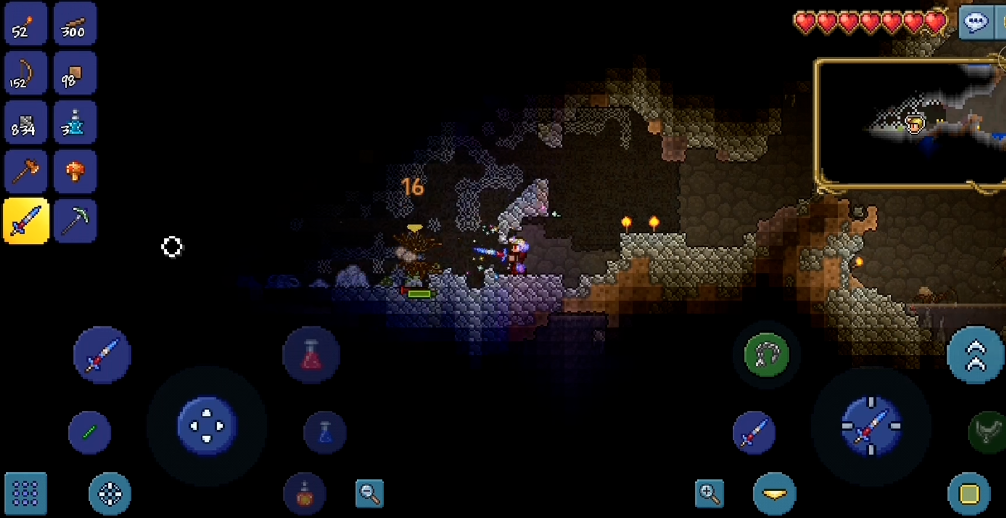Choose the mana potion hotbar slot

75,121
